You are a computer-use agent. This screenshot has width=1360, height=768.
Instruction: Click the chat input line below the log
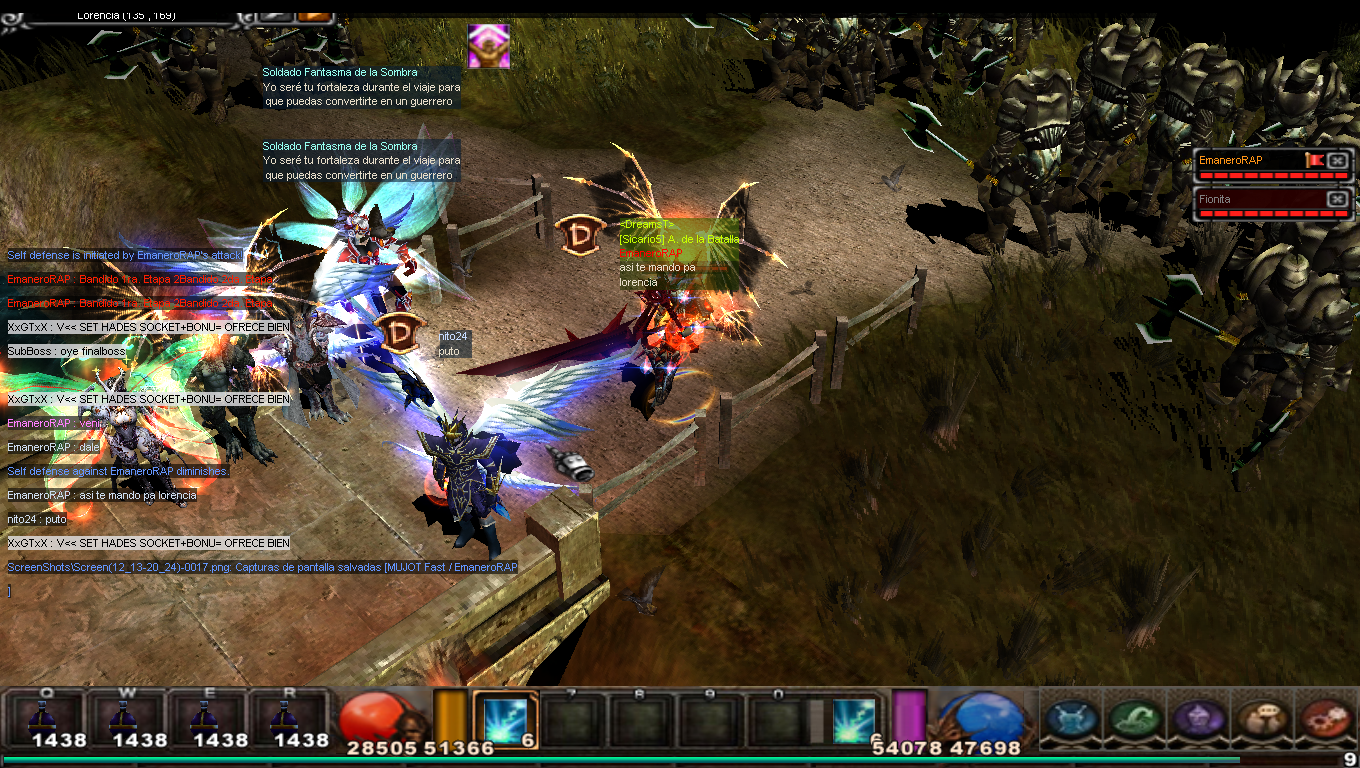[150, 591]
